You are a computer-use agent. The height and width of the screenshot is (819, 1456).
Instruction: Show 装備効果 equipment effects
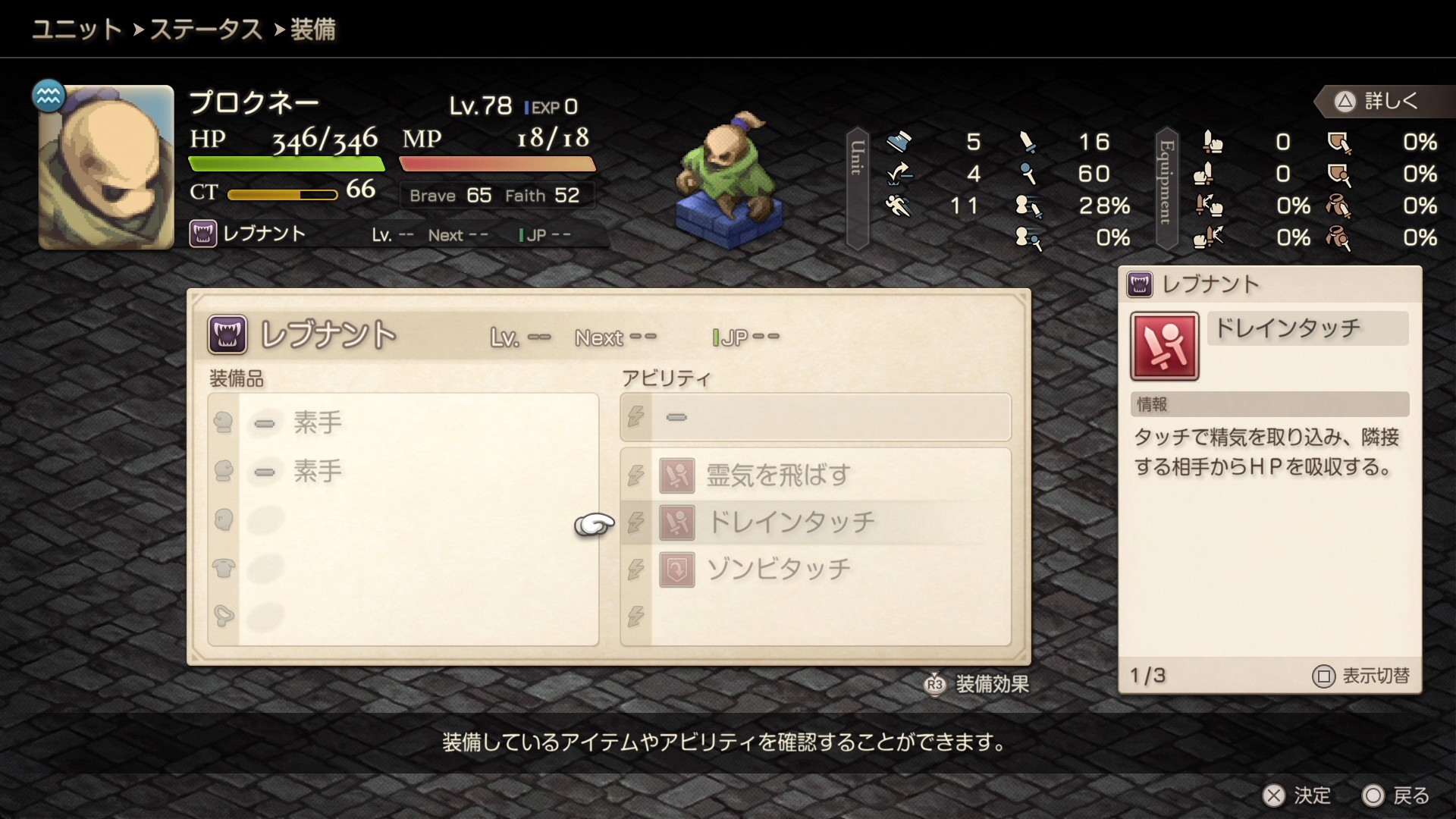pyautogui.click(x=977, y=684)
